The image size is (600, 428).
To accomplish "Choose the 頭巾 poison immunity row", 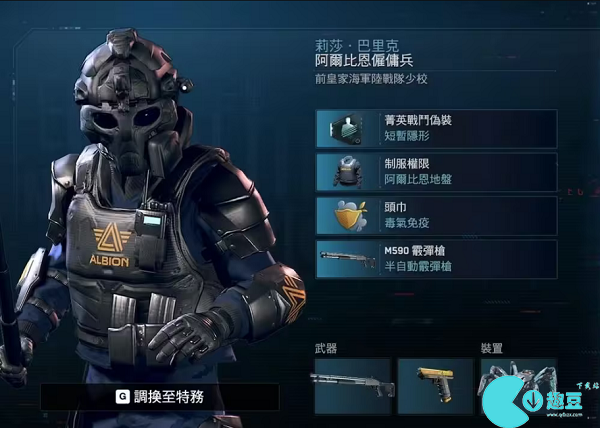I will [436, 215].
